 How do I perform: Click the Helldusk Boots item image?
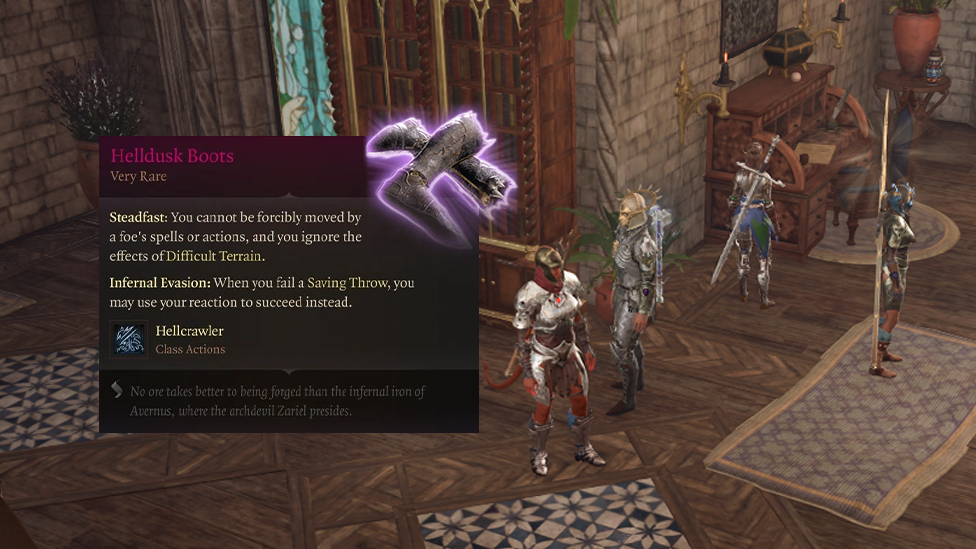point(441,178)
